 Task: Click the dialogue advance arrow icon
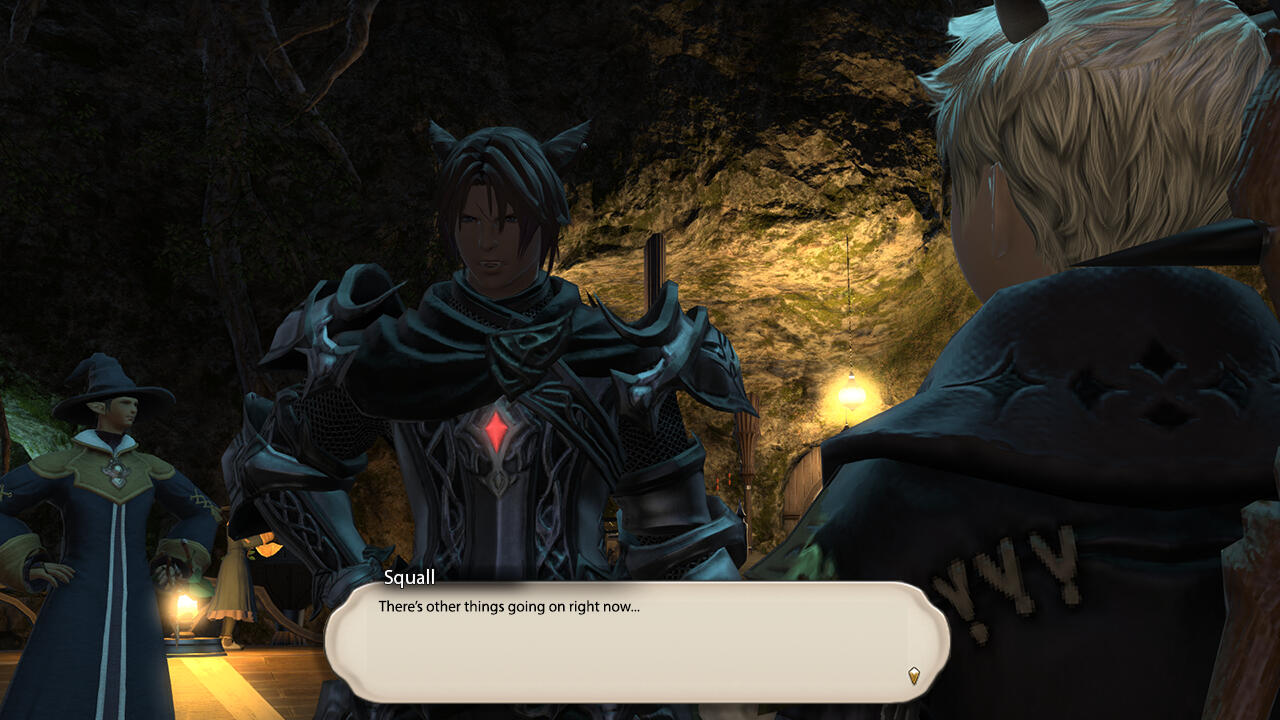[913, 675]
